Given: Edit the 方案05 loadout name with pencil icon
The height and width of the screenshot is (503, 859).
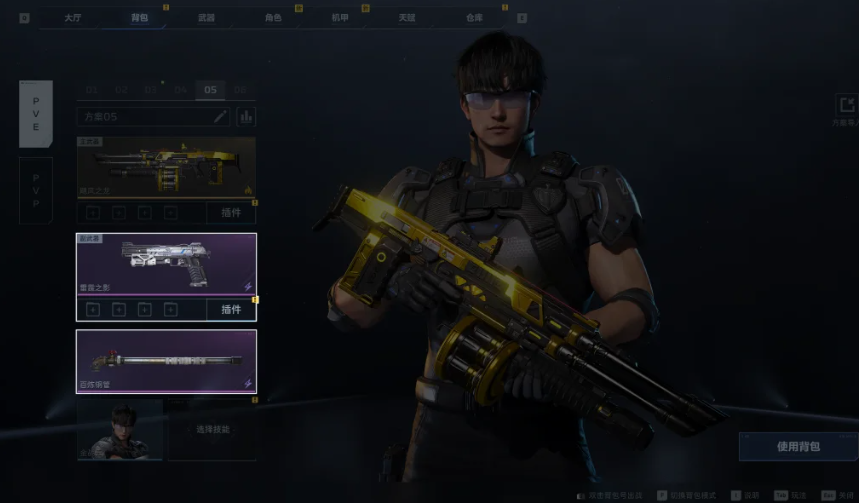Looking at the screenshot, I should click(221, 117).
